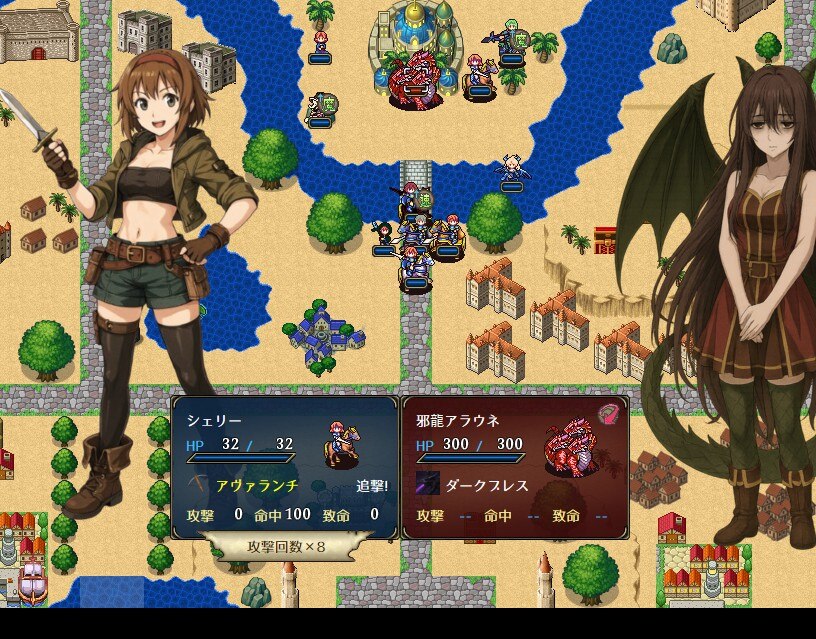The height and width of the screenshot is (639, 816).
Task: Click the ダークブレス skill icon
Action: (428, 485)
